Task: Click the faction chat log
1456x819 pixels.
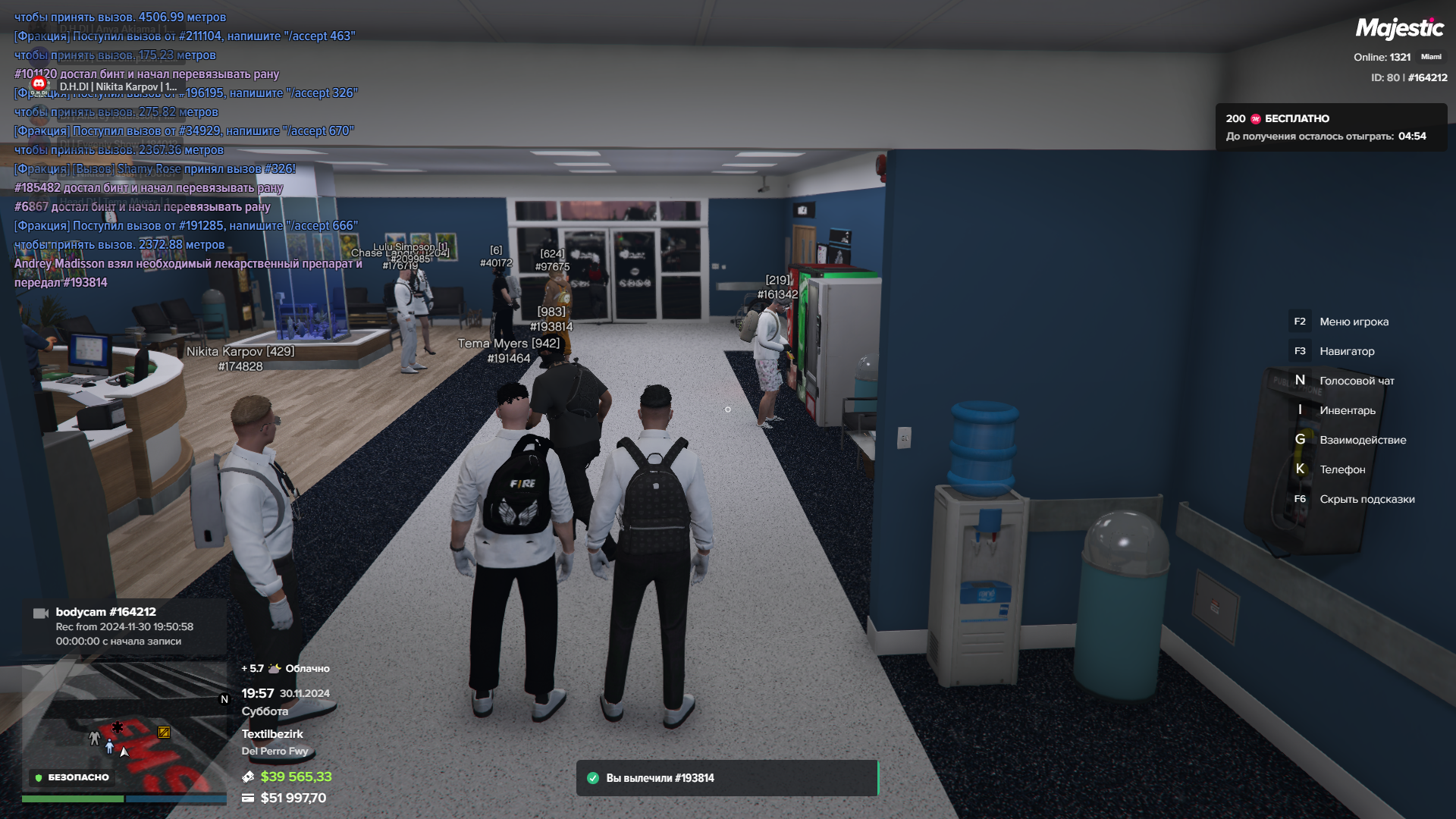Action: (x=186, y=149)
